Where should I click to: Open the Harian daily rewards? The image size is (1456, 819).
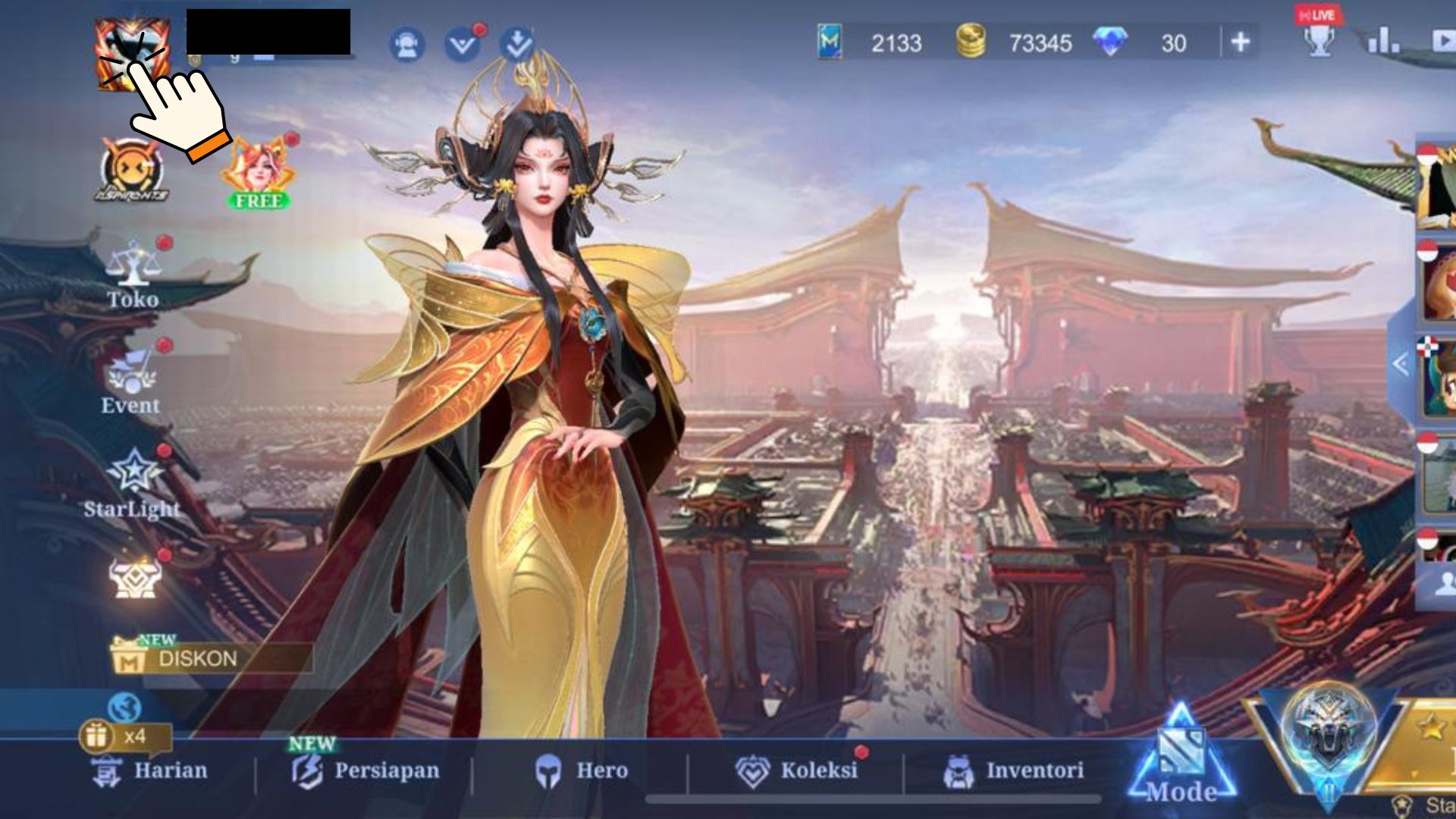(x=150, y=770)
